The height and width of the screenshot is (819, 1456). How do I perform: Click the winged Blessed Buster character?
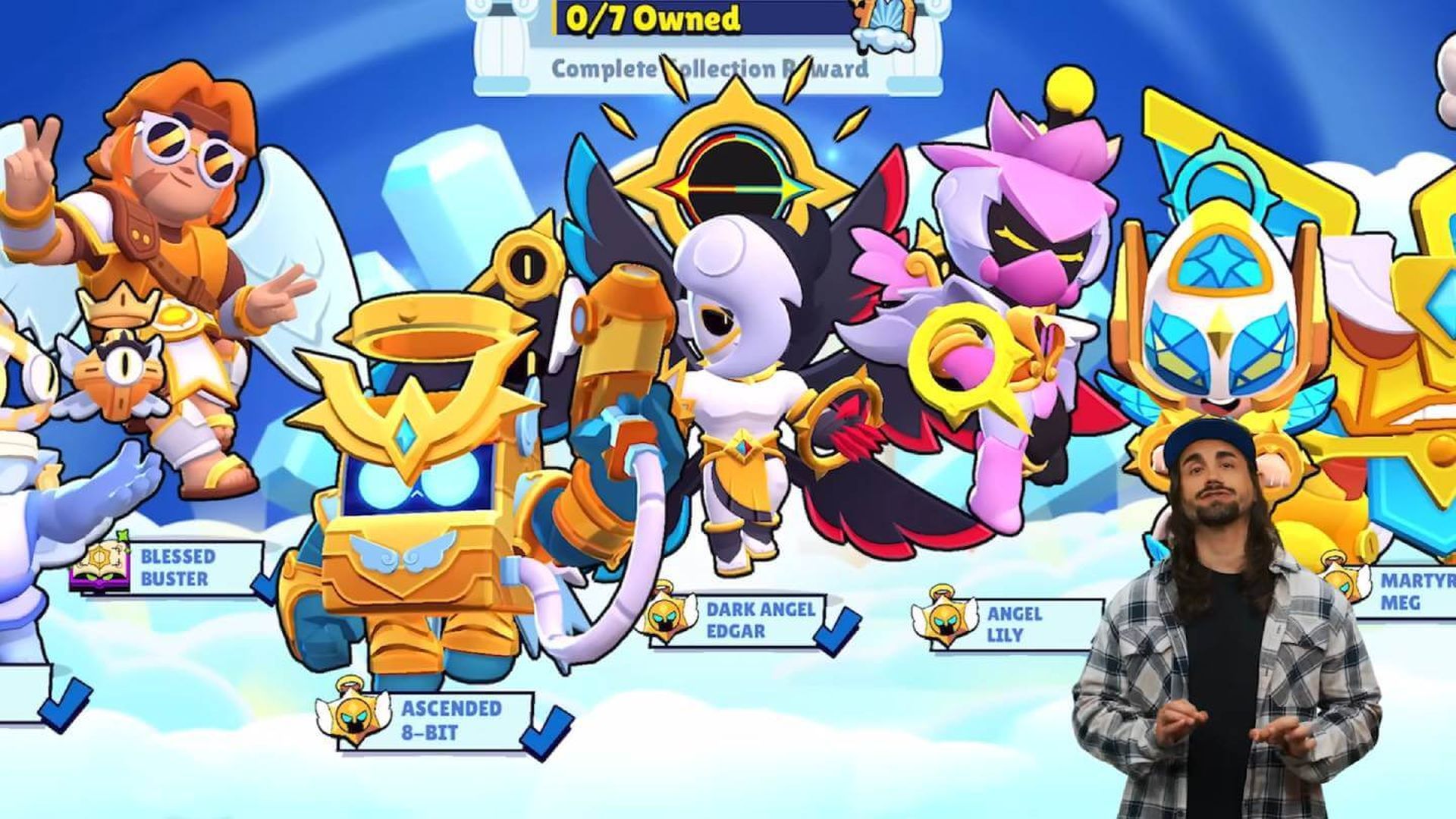[167, 265]
